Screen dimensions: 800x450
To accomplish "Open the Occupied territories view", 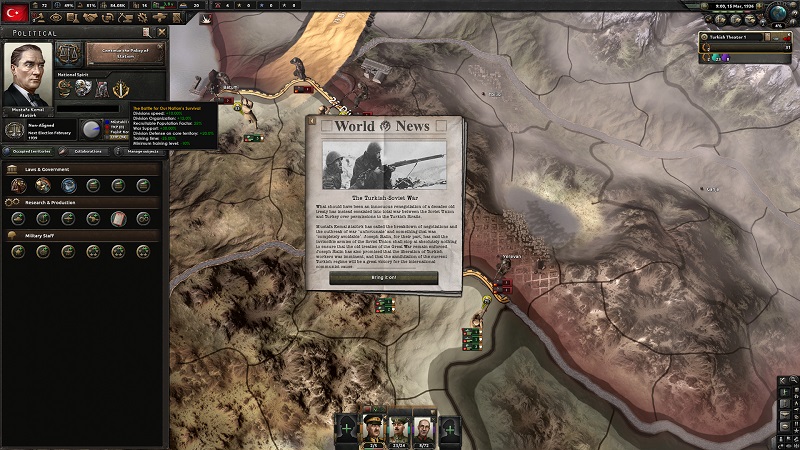I will click(x=28, y=151).
